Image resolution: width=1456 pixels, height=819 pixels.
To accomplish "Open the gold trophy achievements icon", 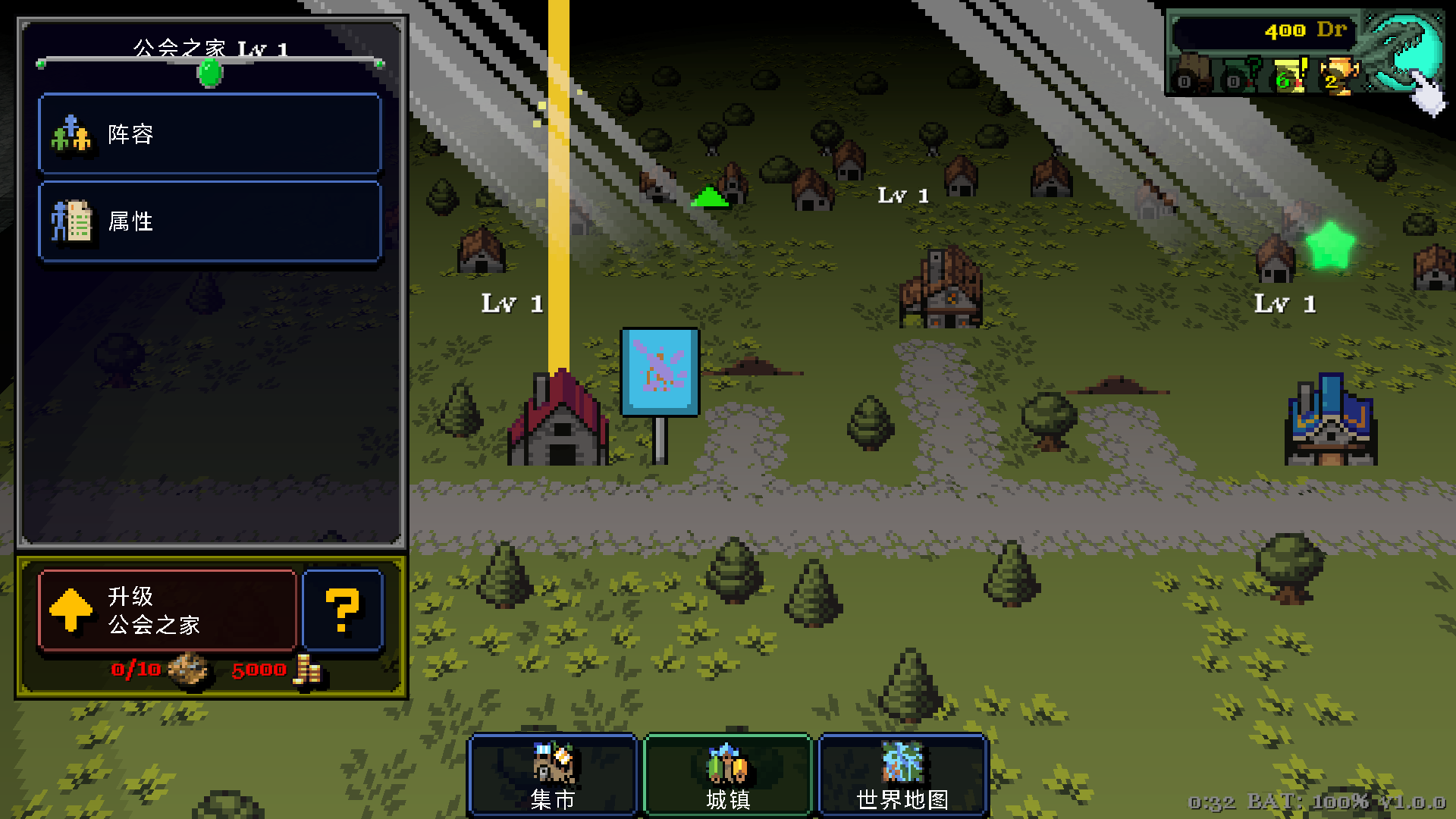I will point(1338,75).
